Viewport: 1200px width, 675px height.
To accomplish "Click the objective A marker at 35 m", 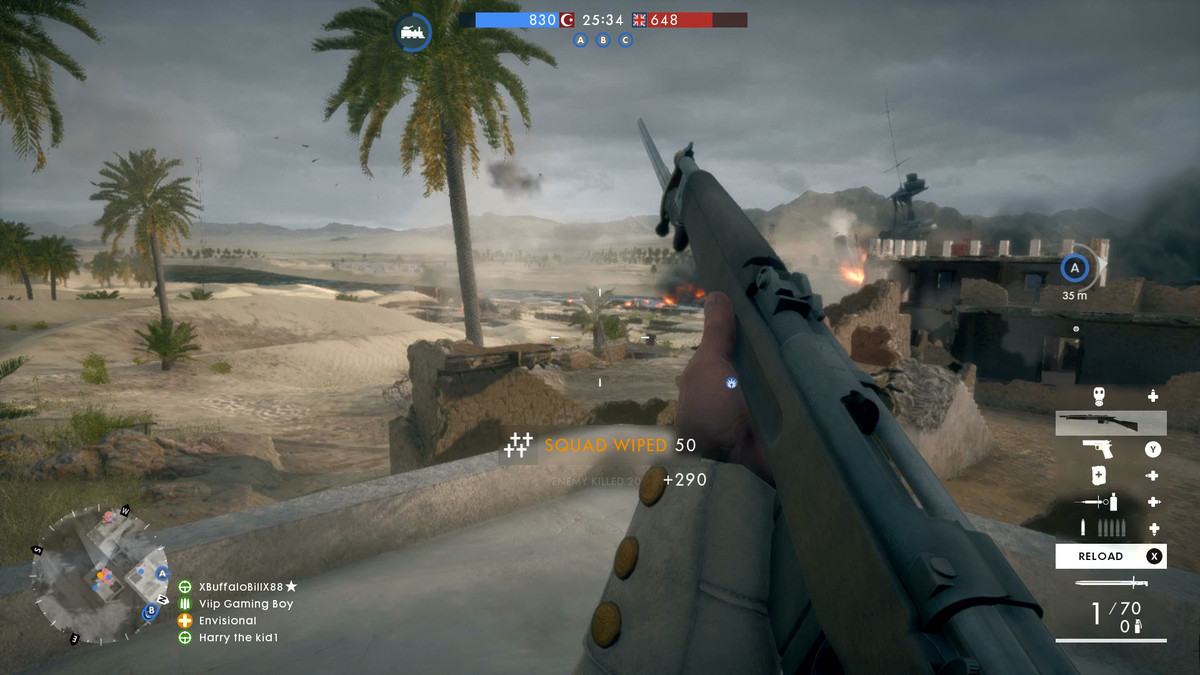I will [x=1075, y=268].
